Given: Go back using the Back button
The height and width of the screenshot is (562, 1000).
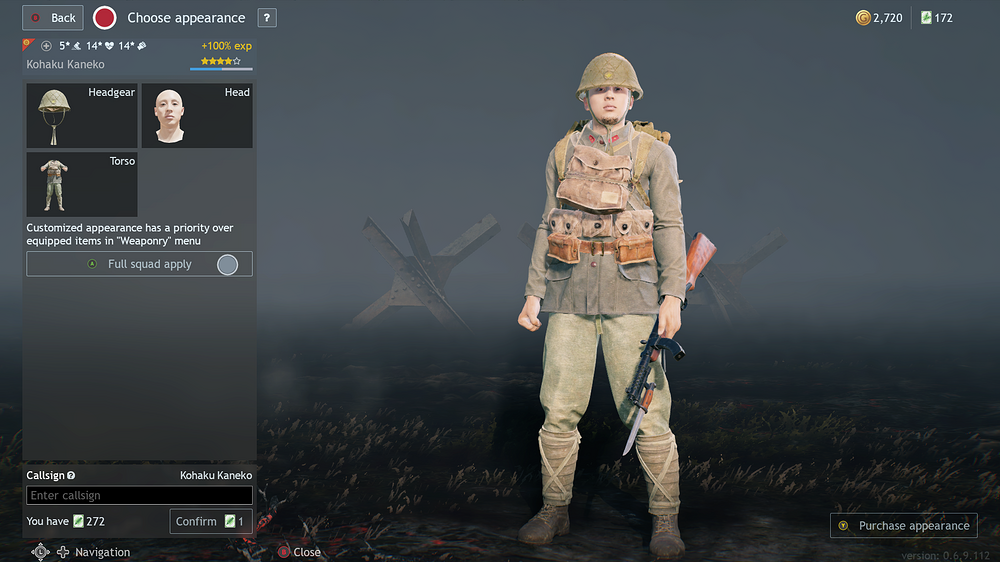Looking at the screenshot, I should pos(53,18).
